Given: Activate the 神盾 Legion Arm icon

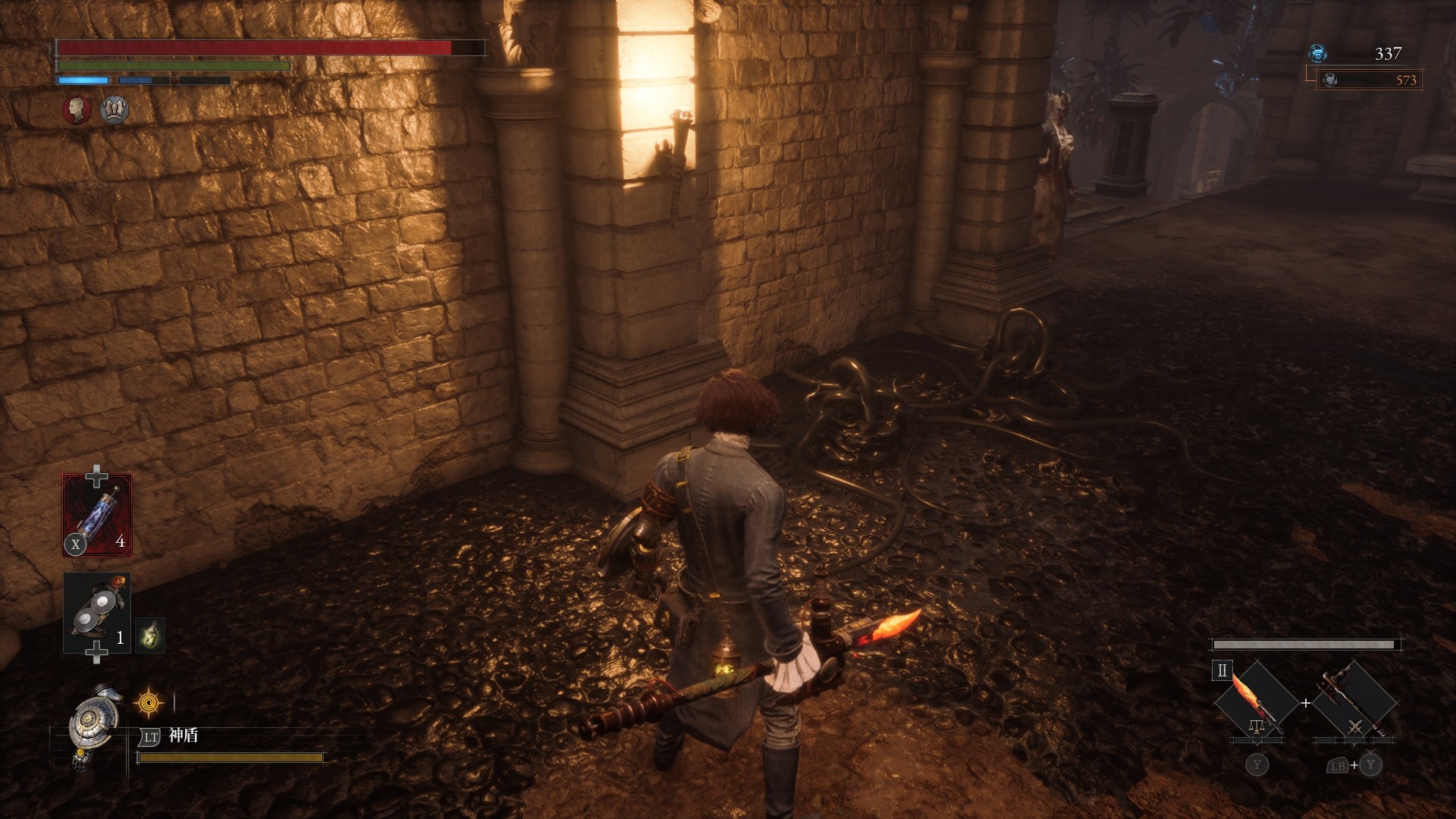Looking at the screenshot, I should pyautogui.click(x=94, y=724).
